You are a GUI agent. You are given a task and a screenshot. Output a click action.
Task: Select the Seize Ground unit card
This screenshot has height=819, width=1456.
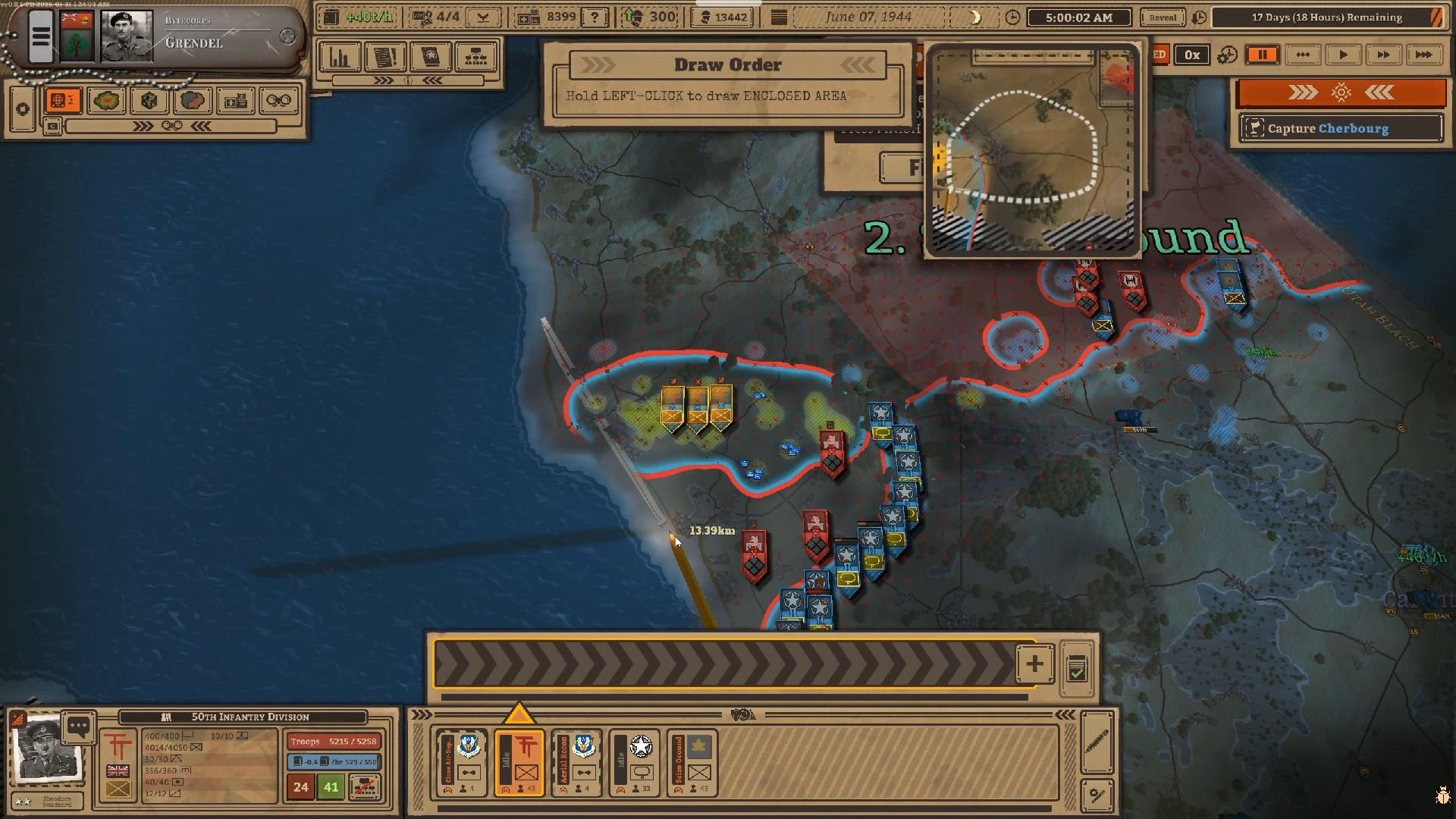point(692,762)
